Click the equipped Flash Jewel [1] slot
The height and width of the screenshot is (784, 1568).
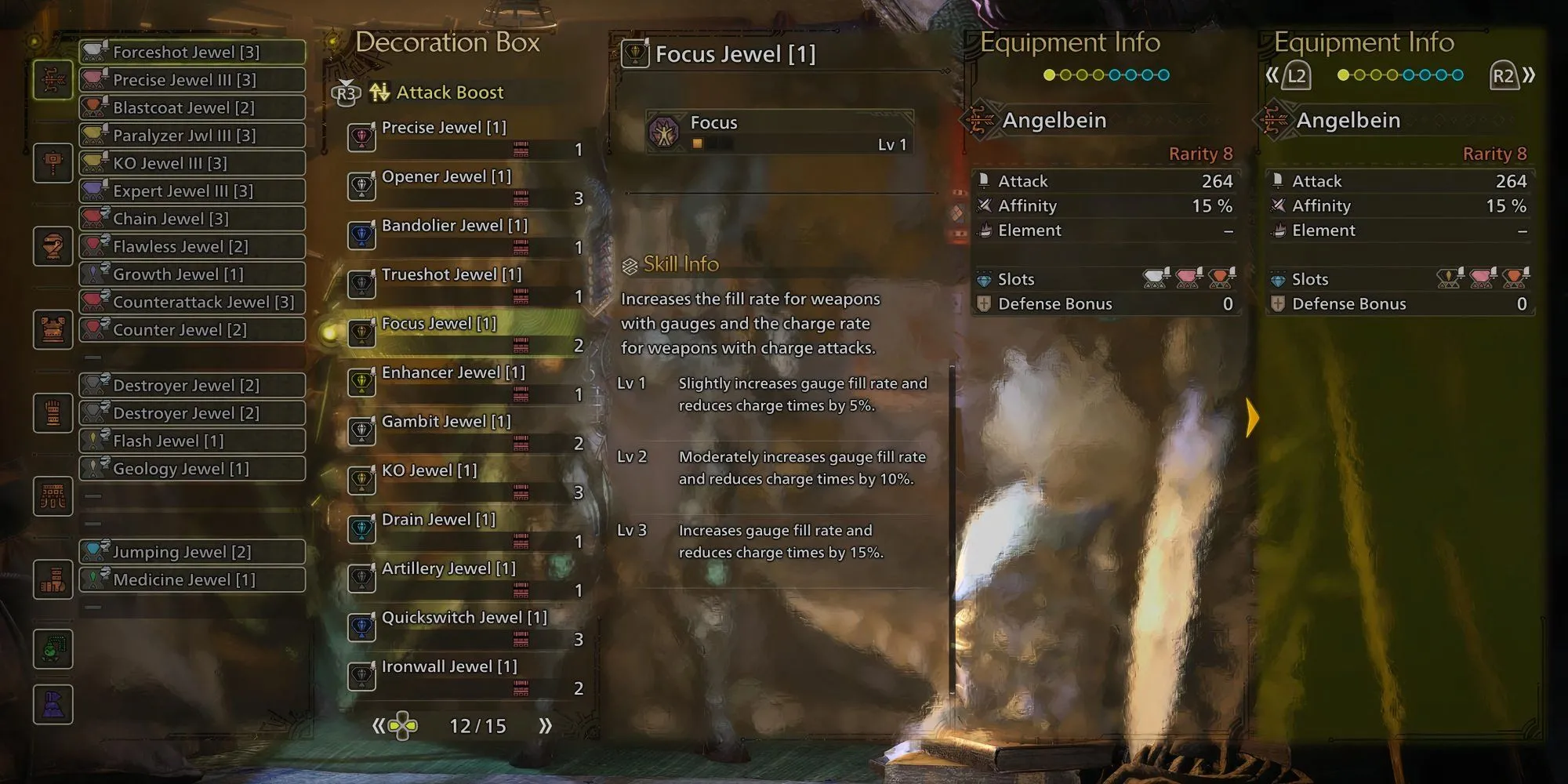pos(192,441)
